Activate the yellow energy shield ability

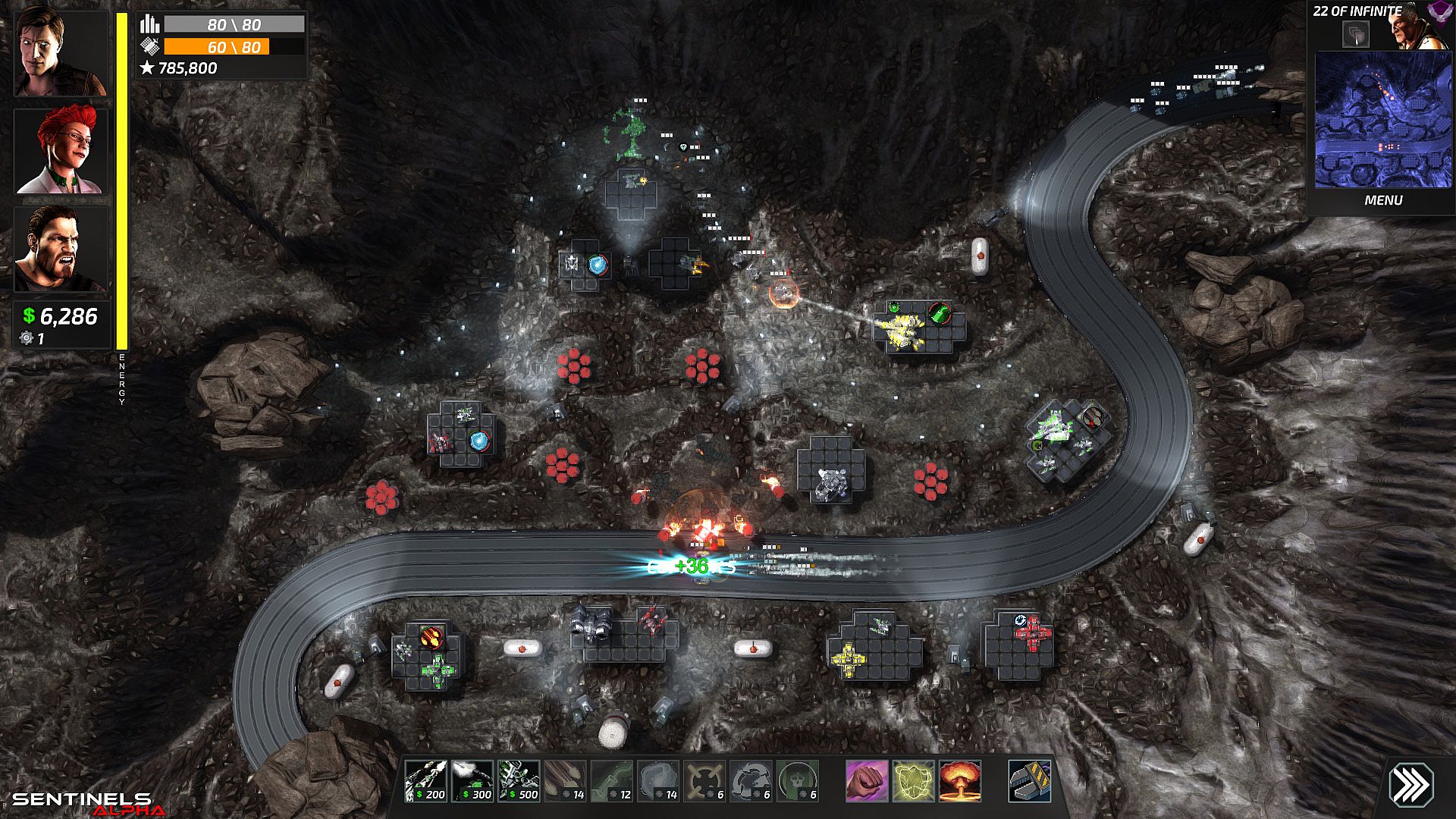pos(913,781)
